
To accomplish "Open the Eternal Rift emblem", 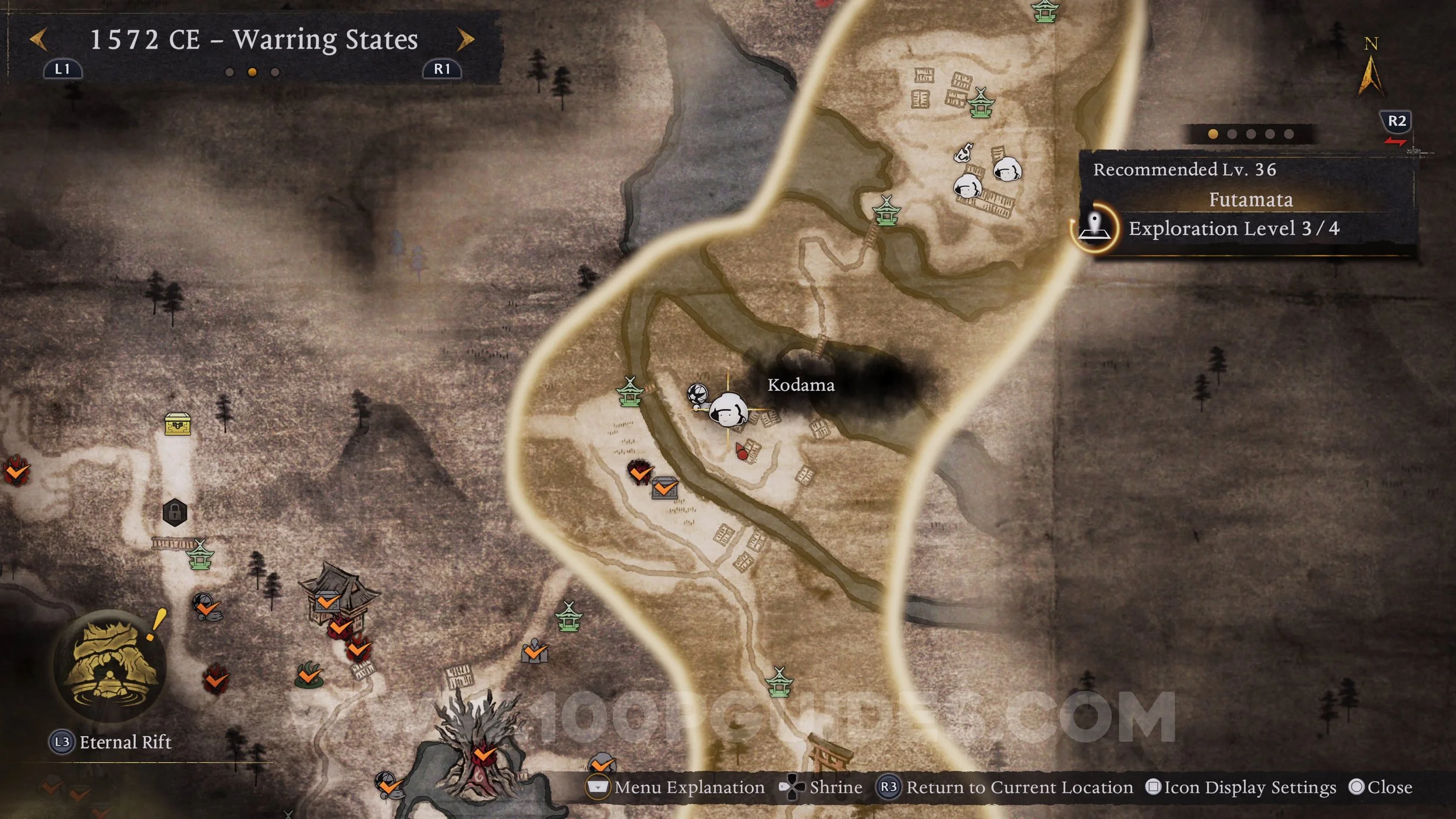I will pyautogui.click(x=109, y=666).
